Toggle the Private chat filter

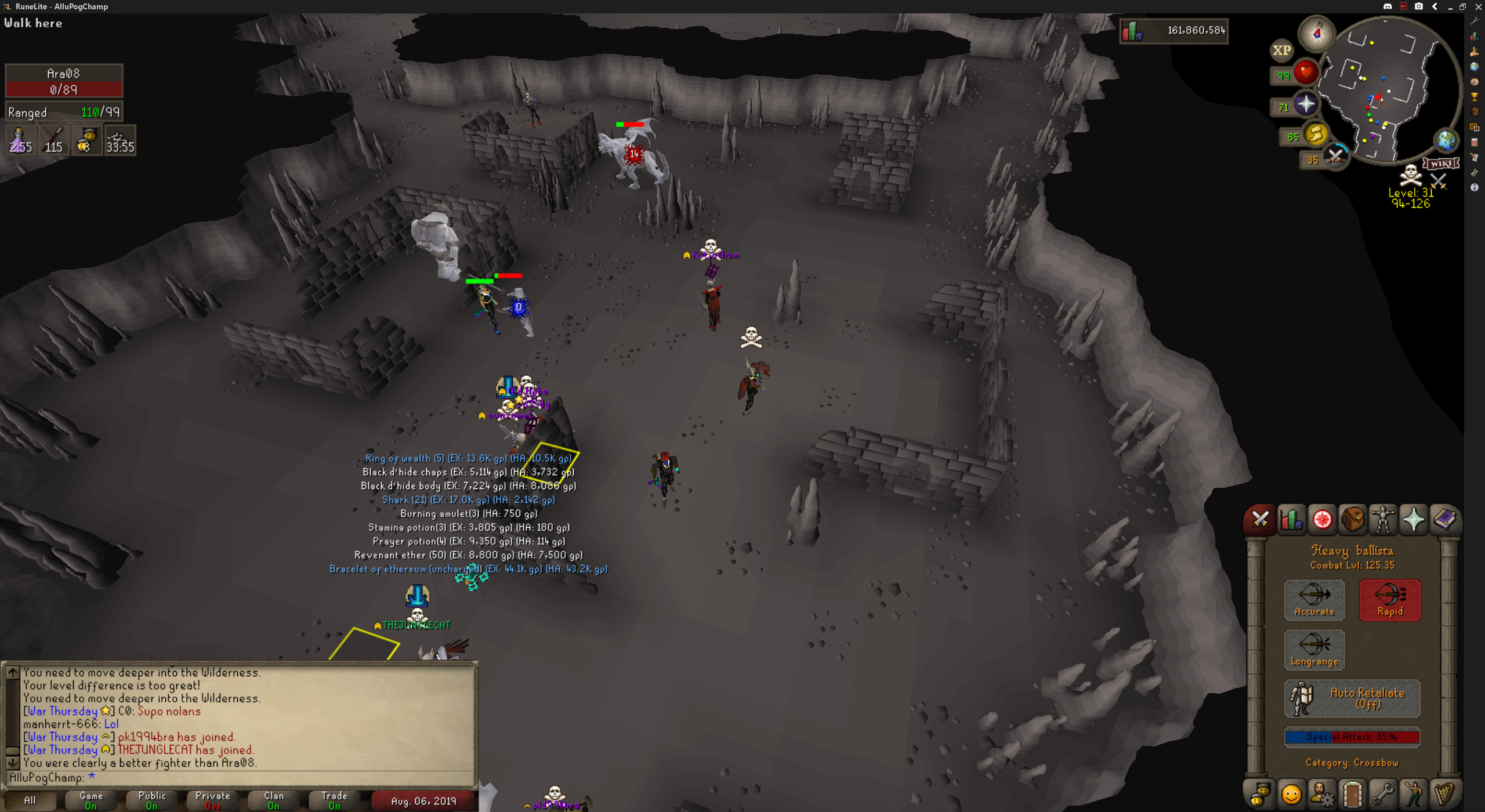tap(213, 800)
